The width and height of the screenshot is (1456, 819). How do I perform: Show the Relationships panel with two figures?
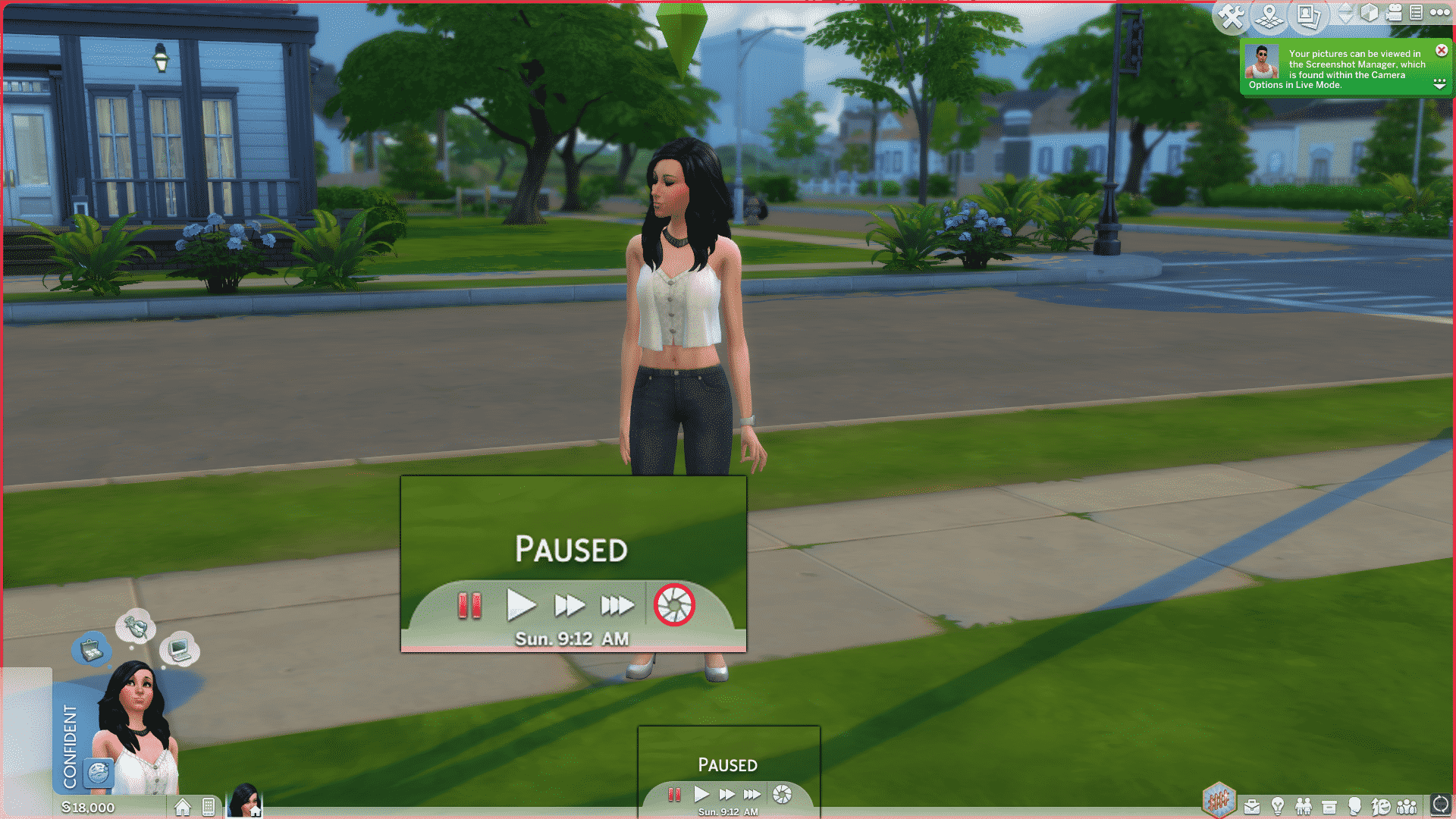1304,806
